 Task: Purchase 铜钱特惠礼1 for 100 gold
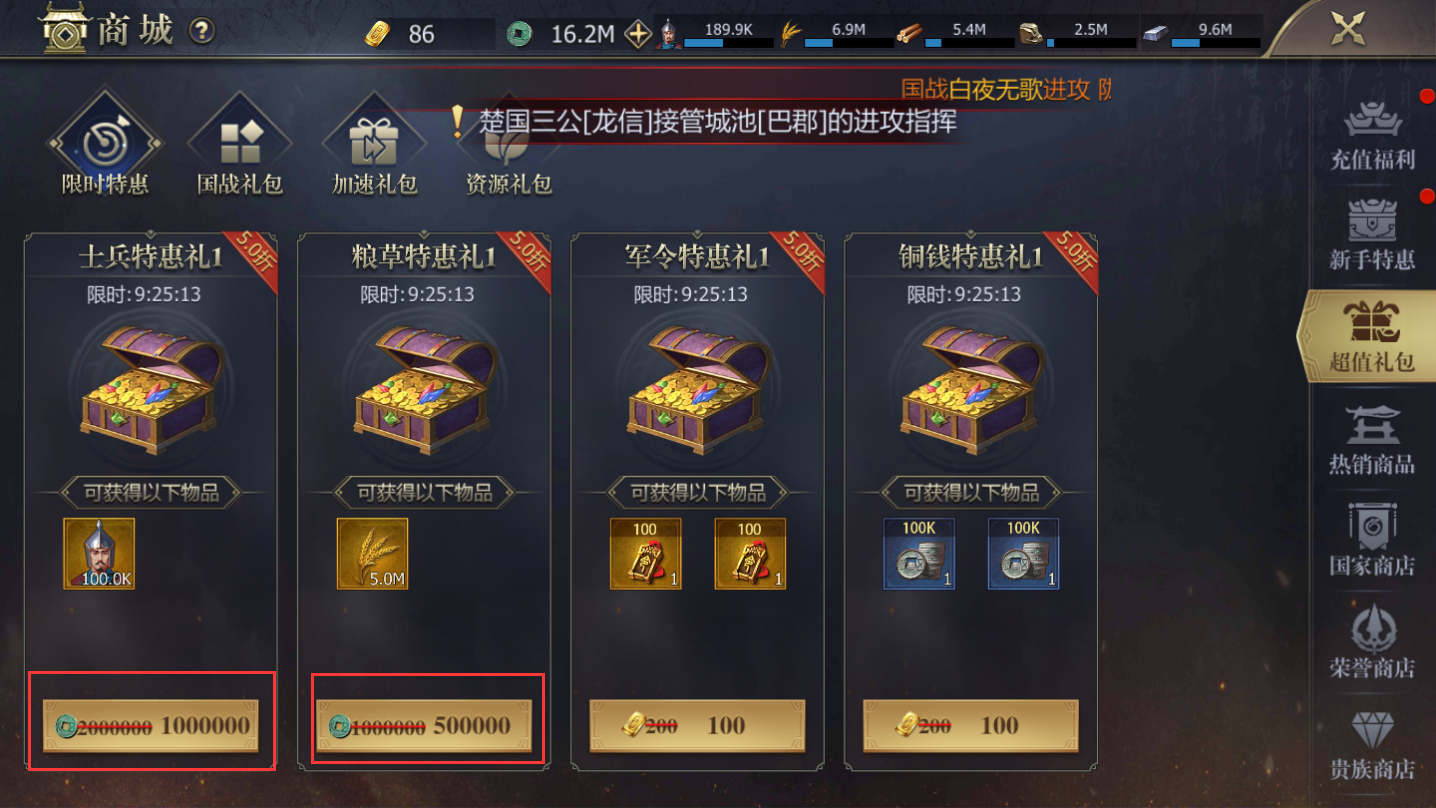(972, 726)
